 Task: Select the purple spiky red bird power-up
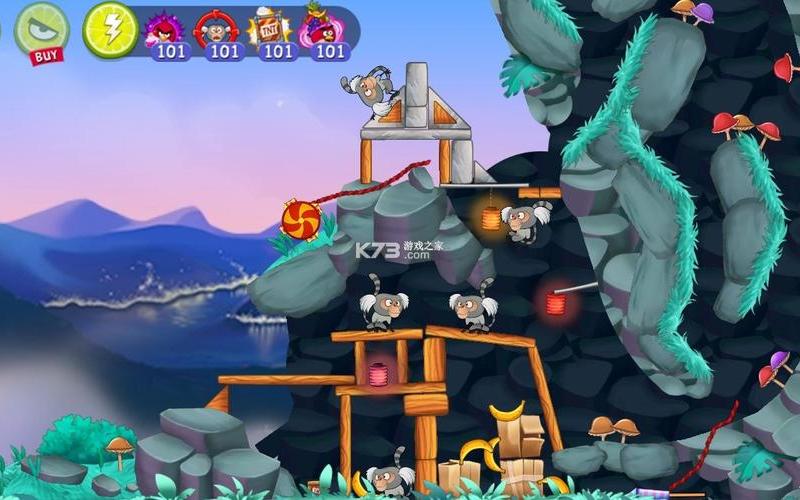(x=164, y=32)
